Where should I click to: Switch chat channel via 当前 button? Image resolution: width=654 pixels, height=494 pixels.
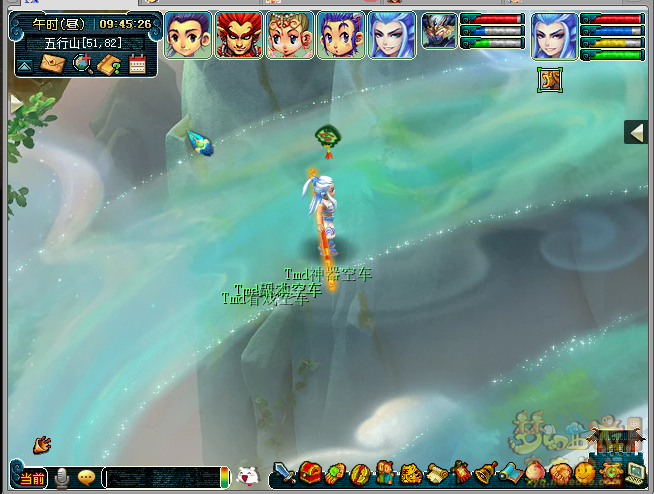[32, 478]
